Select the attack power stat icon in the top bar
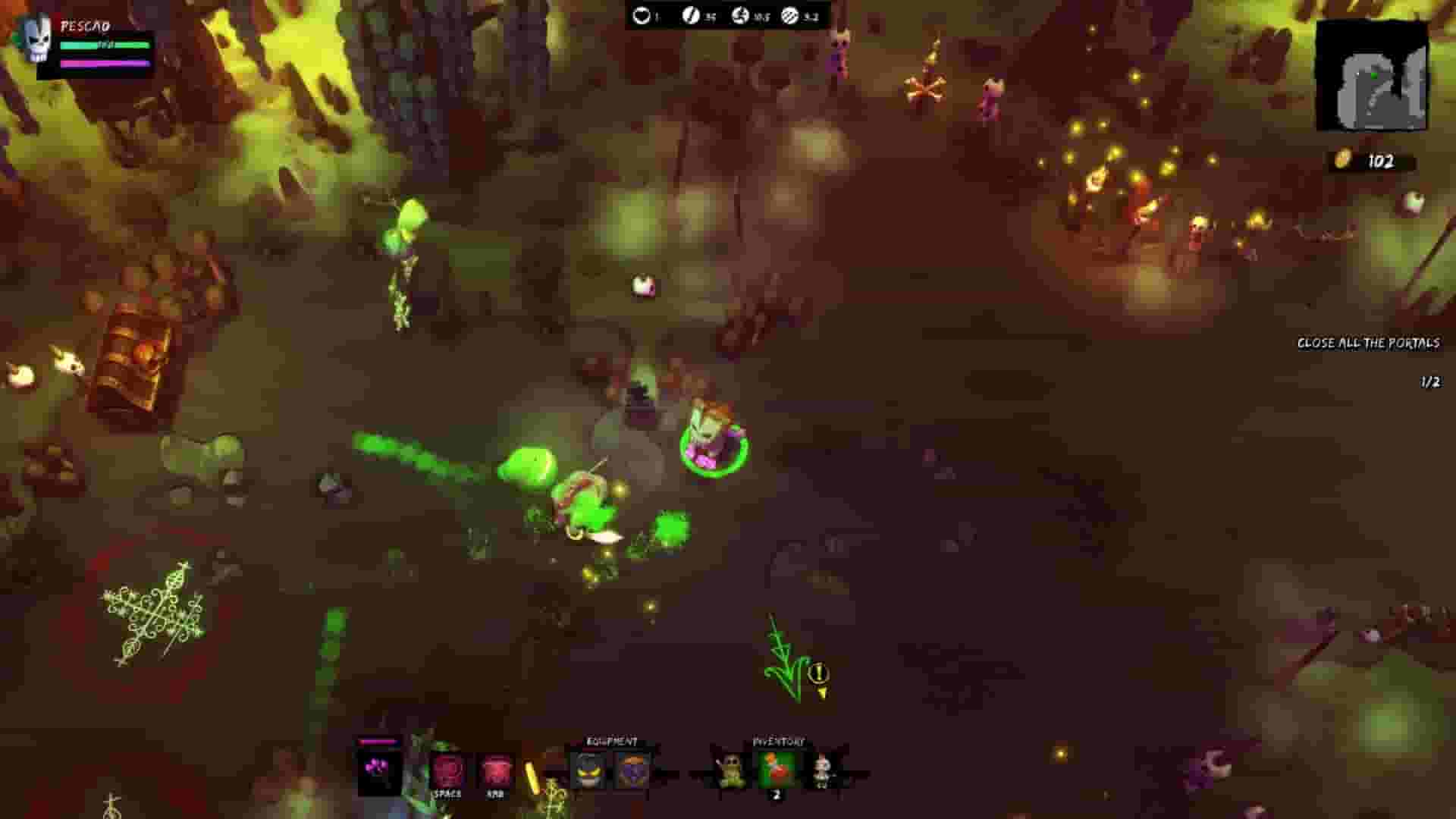Image resolution: width=1456 pixels, height=819 pixels. 690,13
